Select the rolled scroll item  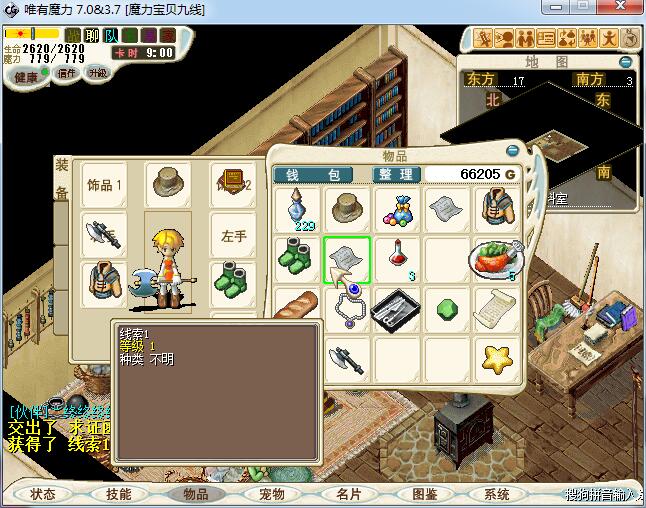tap(493, 307)
